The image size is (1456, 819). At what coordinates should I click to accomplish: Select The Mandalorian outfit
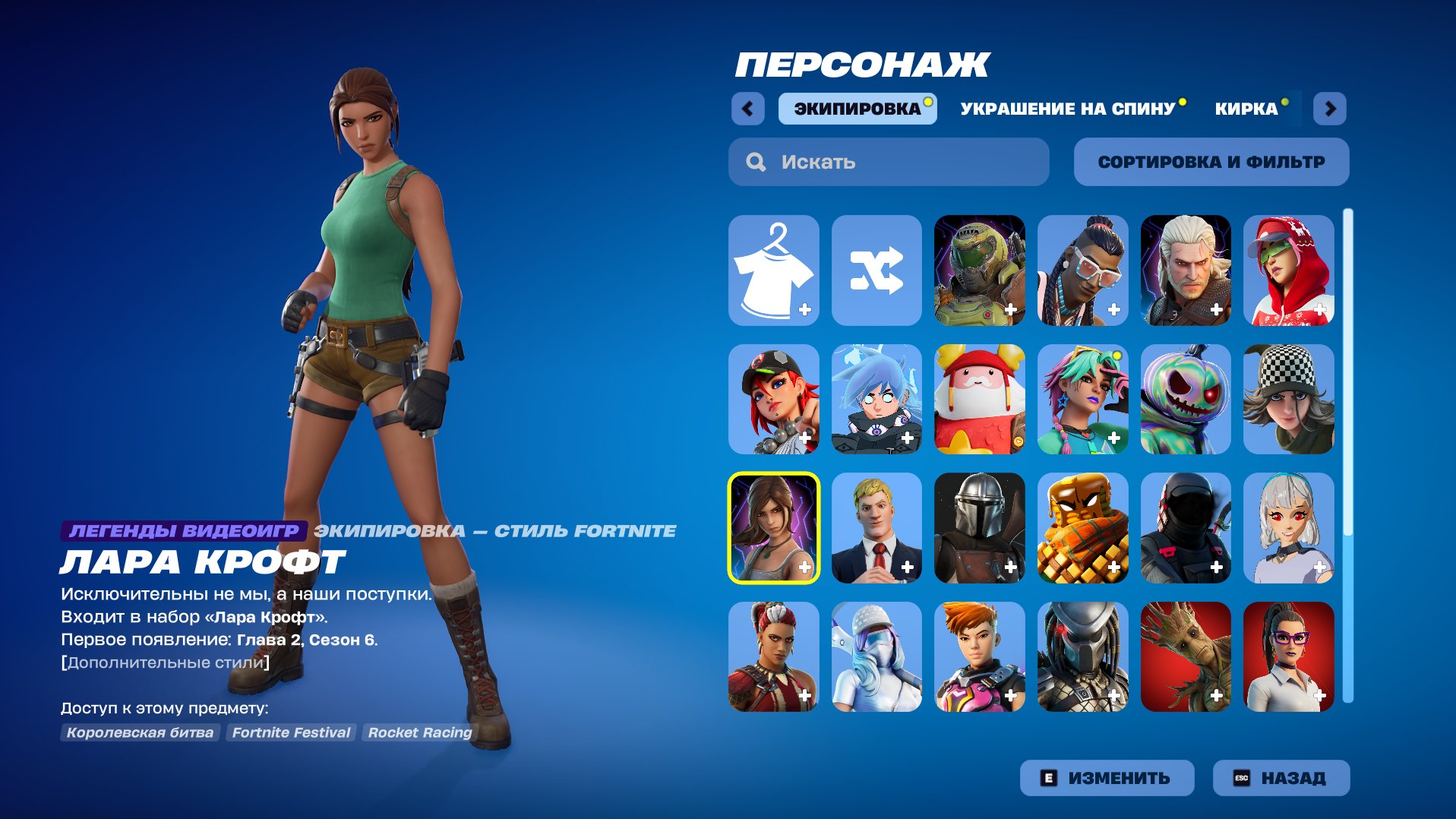pos(980,527)
